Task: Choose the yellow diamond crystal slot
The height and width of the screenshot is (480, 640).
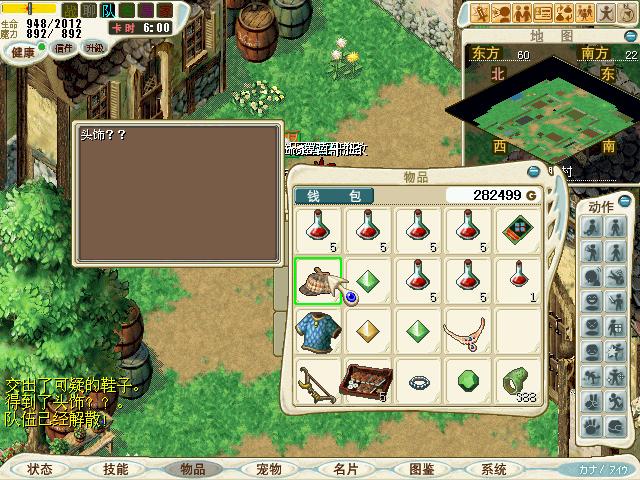Action: tap(368, 331)
